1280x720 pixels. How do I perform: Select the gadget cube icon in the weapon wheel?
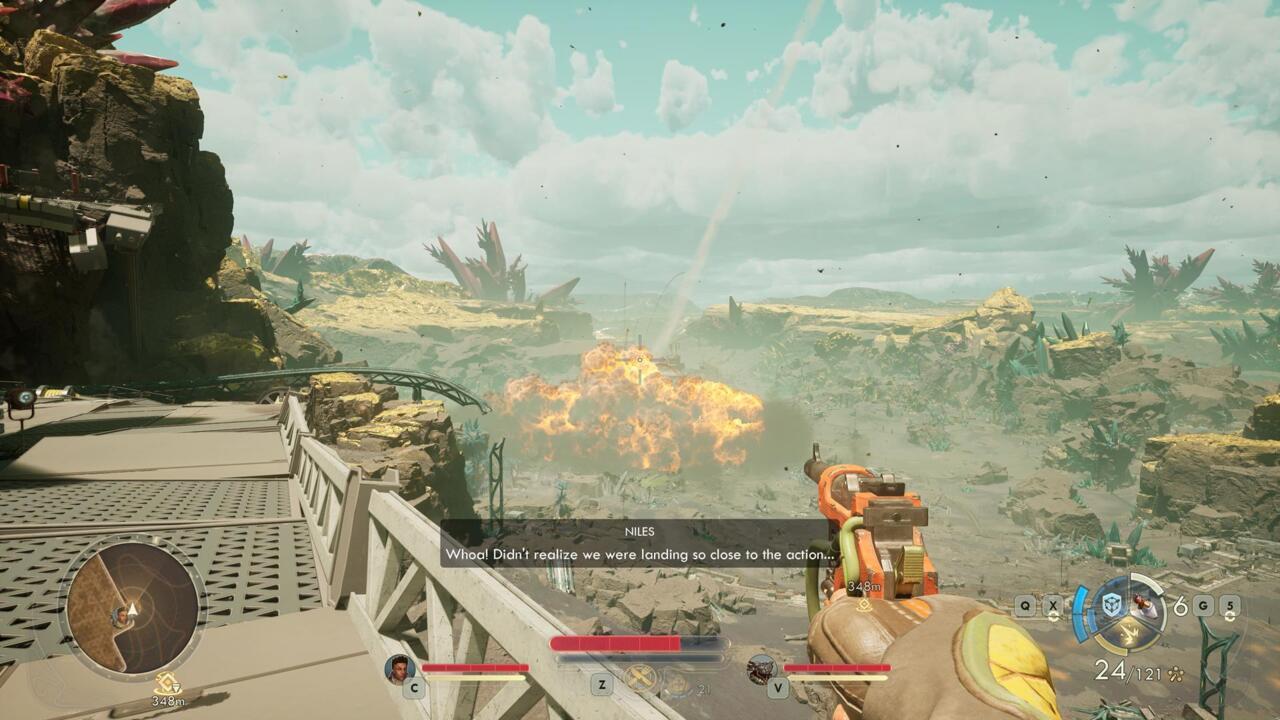pyautogui.click(x=1112, y=605)
